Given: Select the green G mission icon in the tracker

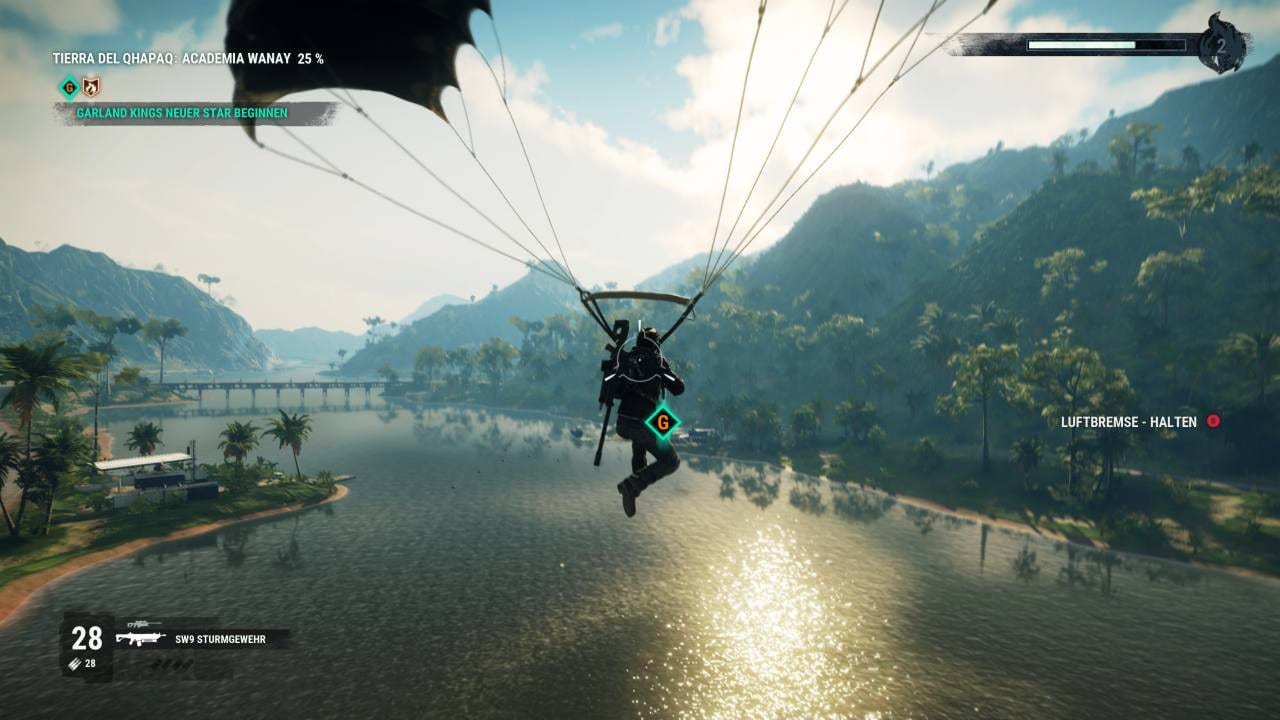Looking at the screenshot, I should (69, 87).
